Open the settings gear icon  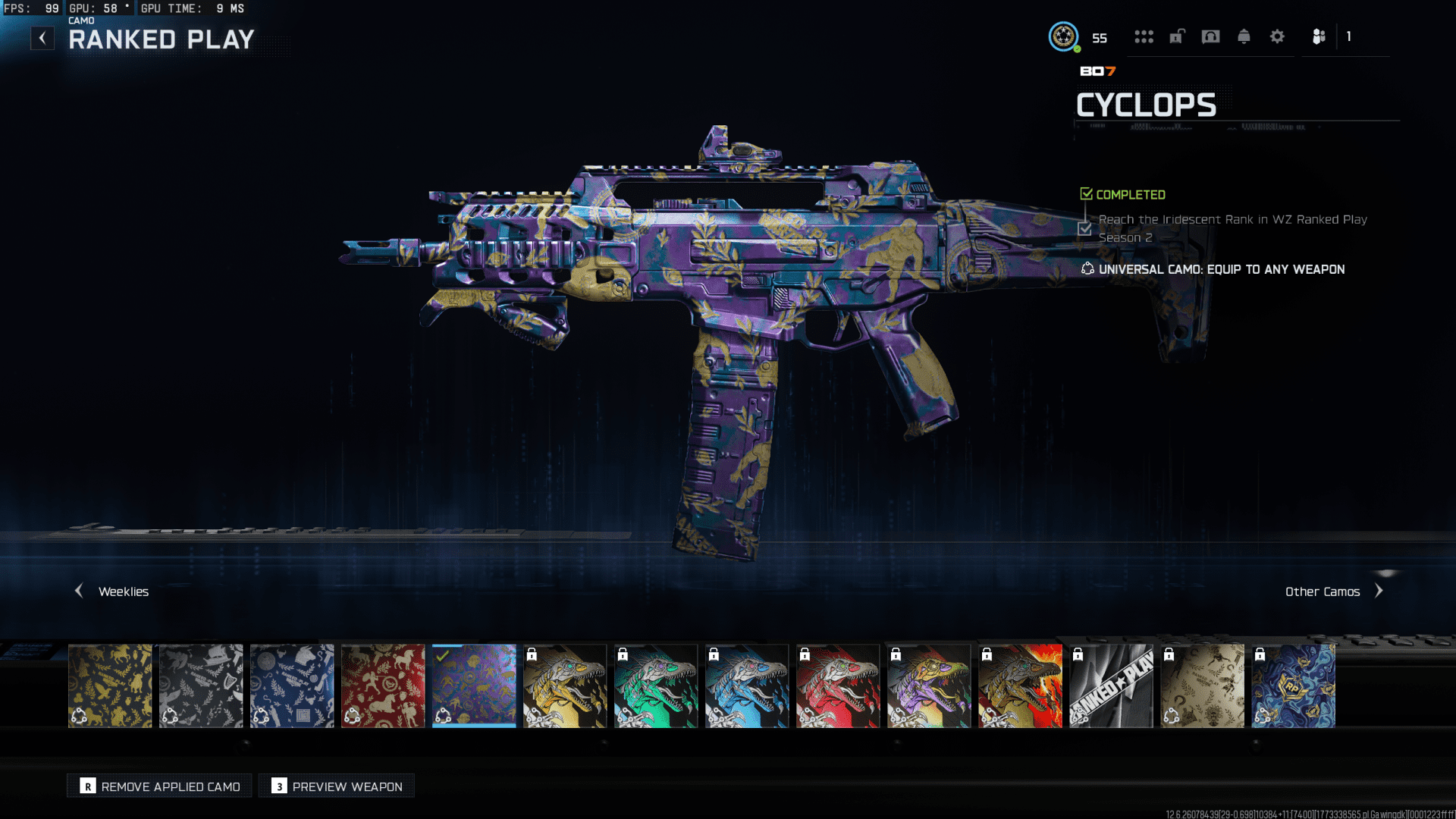click(1277, 36)
